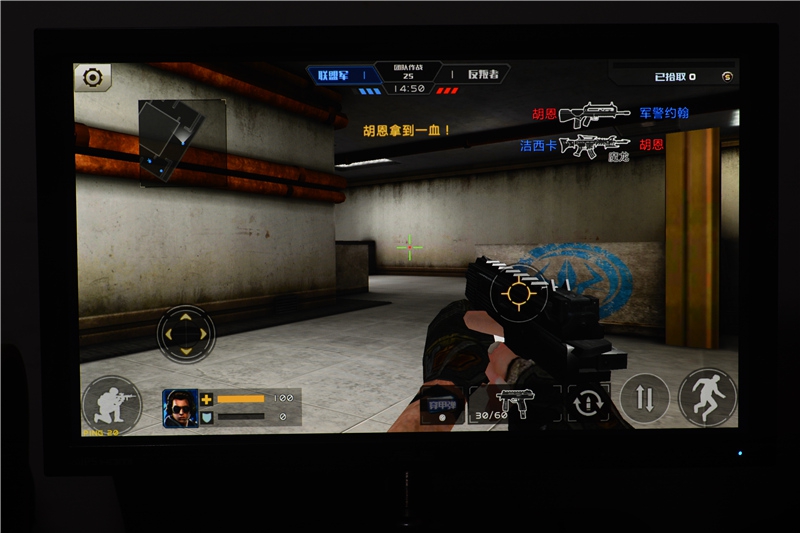Image resolution: width=800 pixels, height=533 pixels.
Task: Reload with the circular arrows button
Action: click(x=586, y=403)
